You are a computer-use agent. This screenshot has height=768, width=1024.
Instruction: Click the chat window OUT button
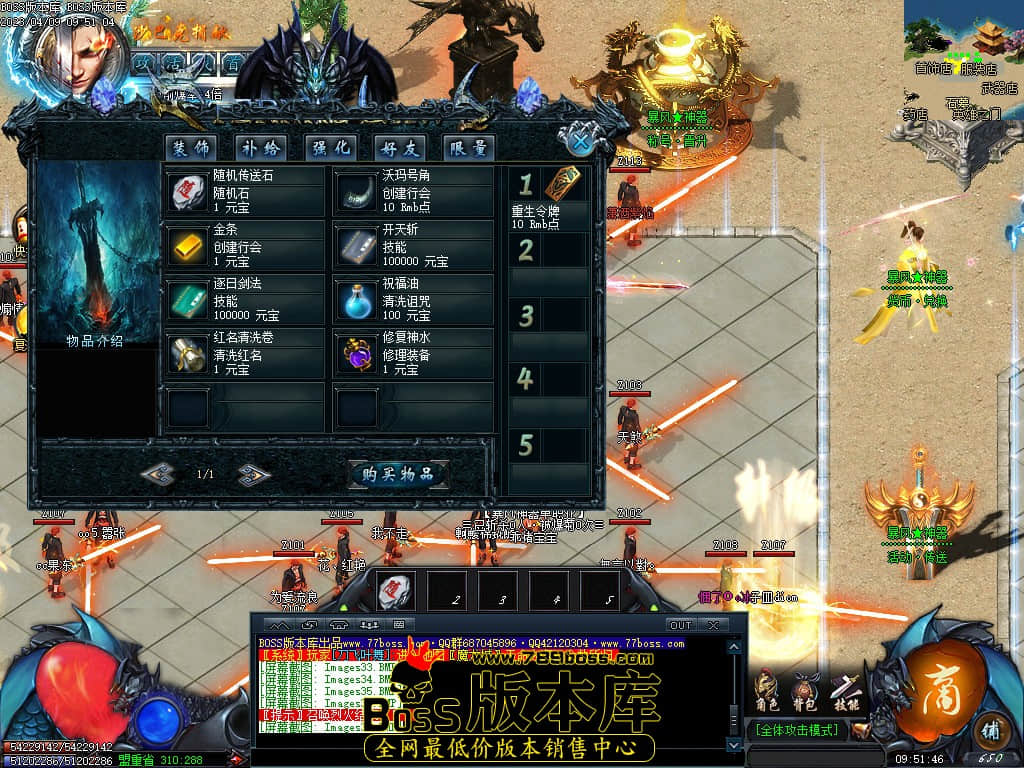tap(679, 625)
